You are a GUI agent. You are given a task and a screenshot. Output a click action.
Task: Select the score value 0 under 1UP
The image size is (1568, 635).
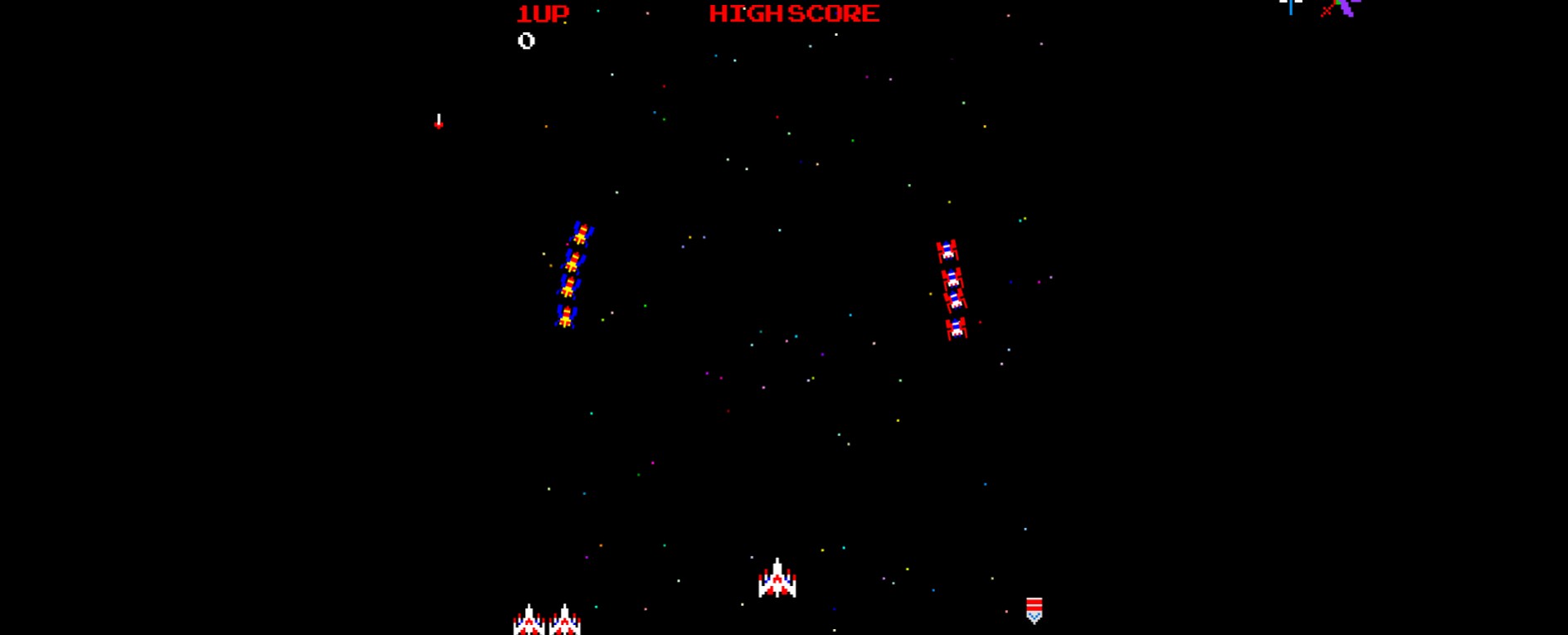524,40
